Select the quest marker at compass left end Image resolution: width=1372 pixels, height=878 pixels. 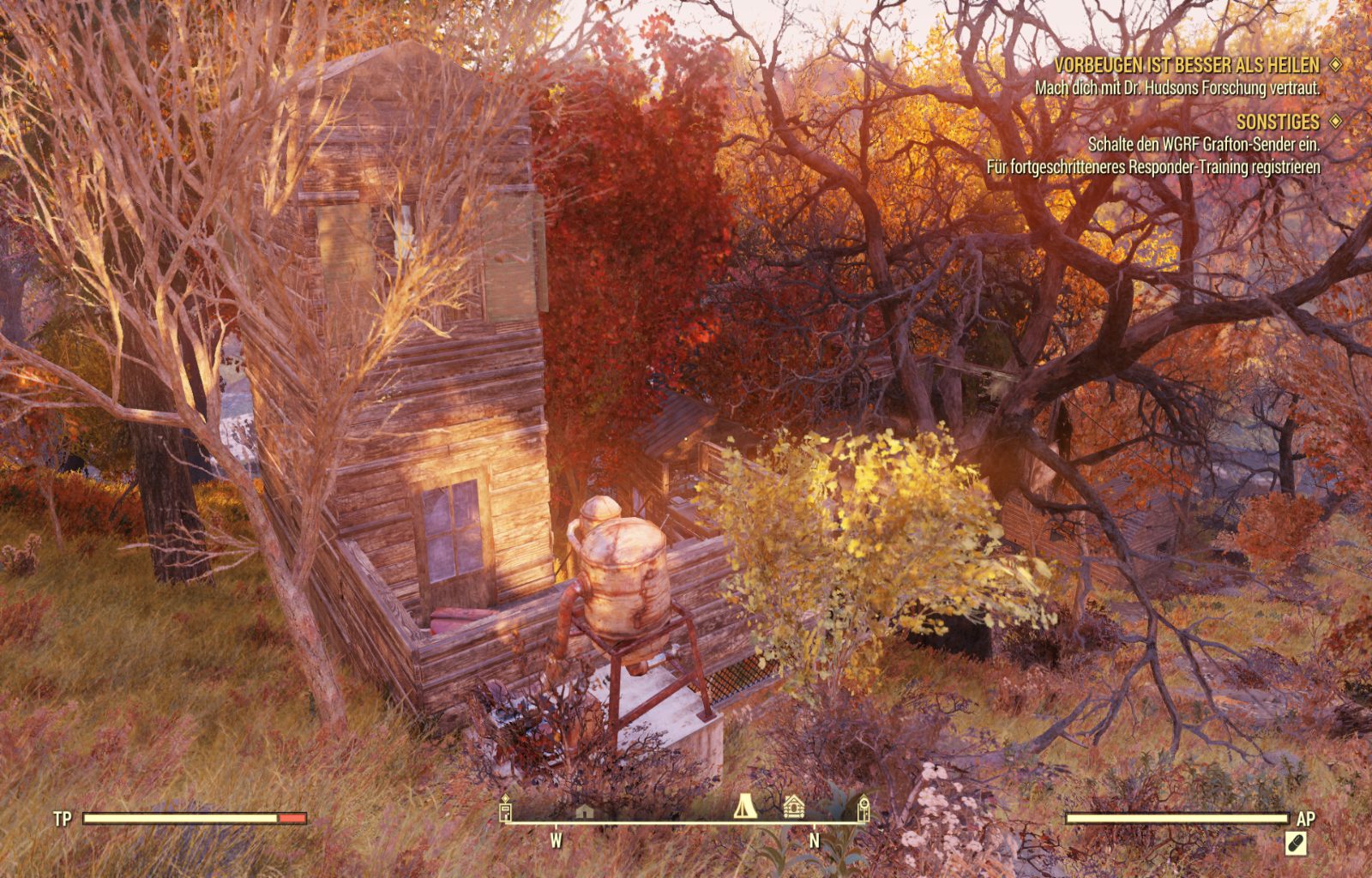click(506, 808)
